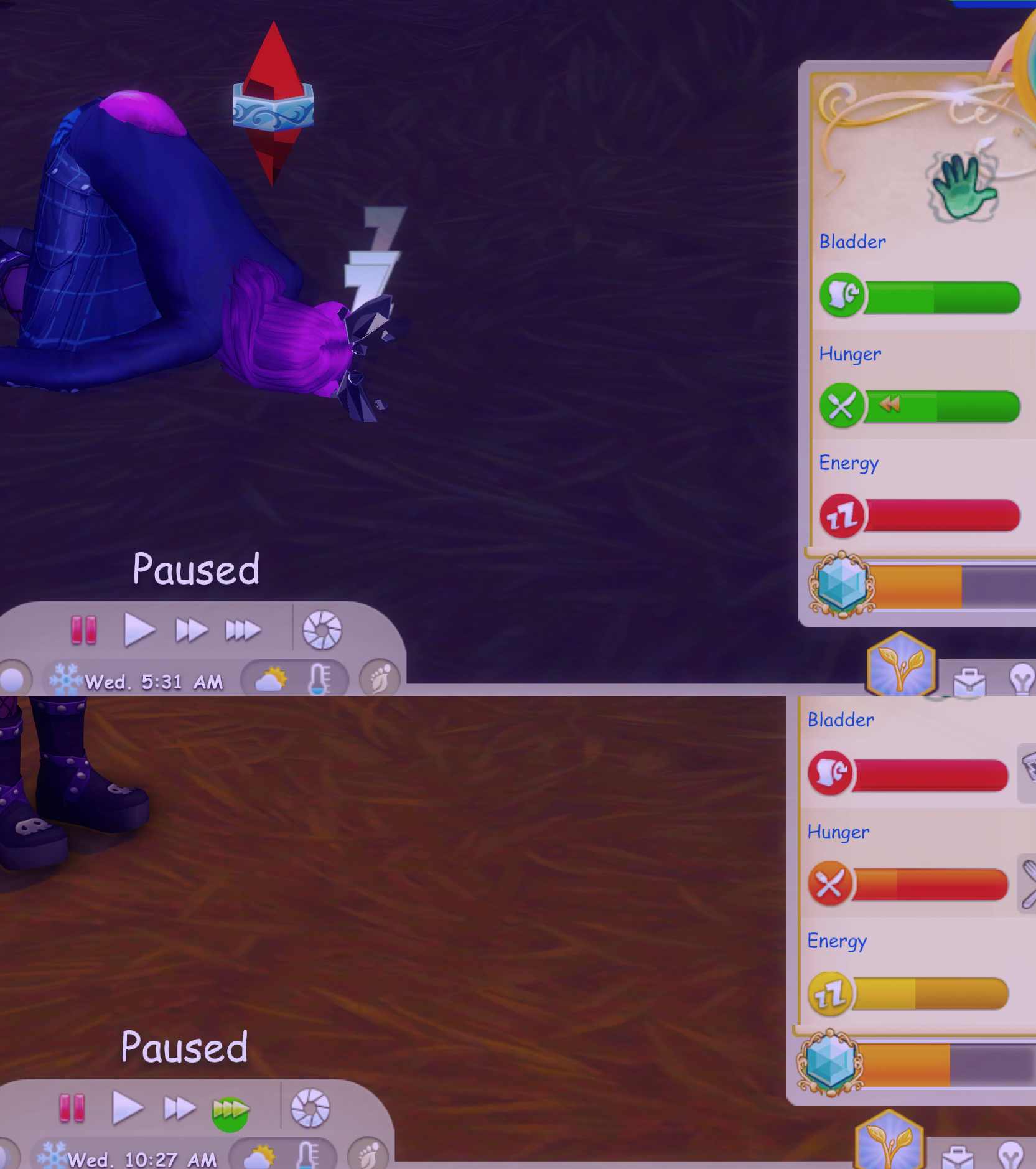This screenshot has height=1169, width=1036.
Task: Click the green hand need icon
Action: pos(963,187)
